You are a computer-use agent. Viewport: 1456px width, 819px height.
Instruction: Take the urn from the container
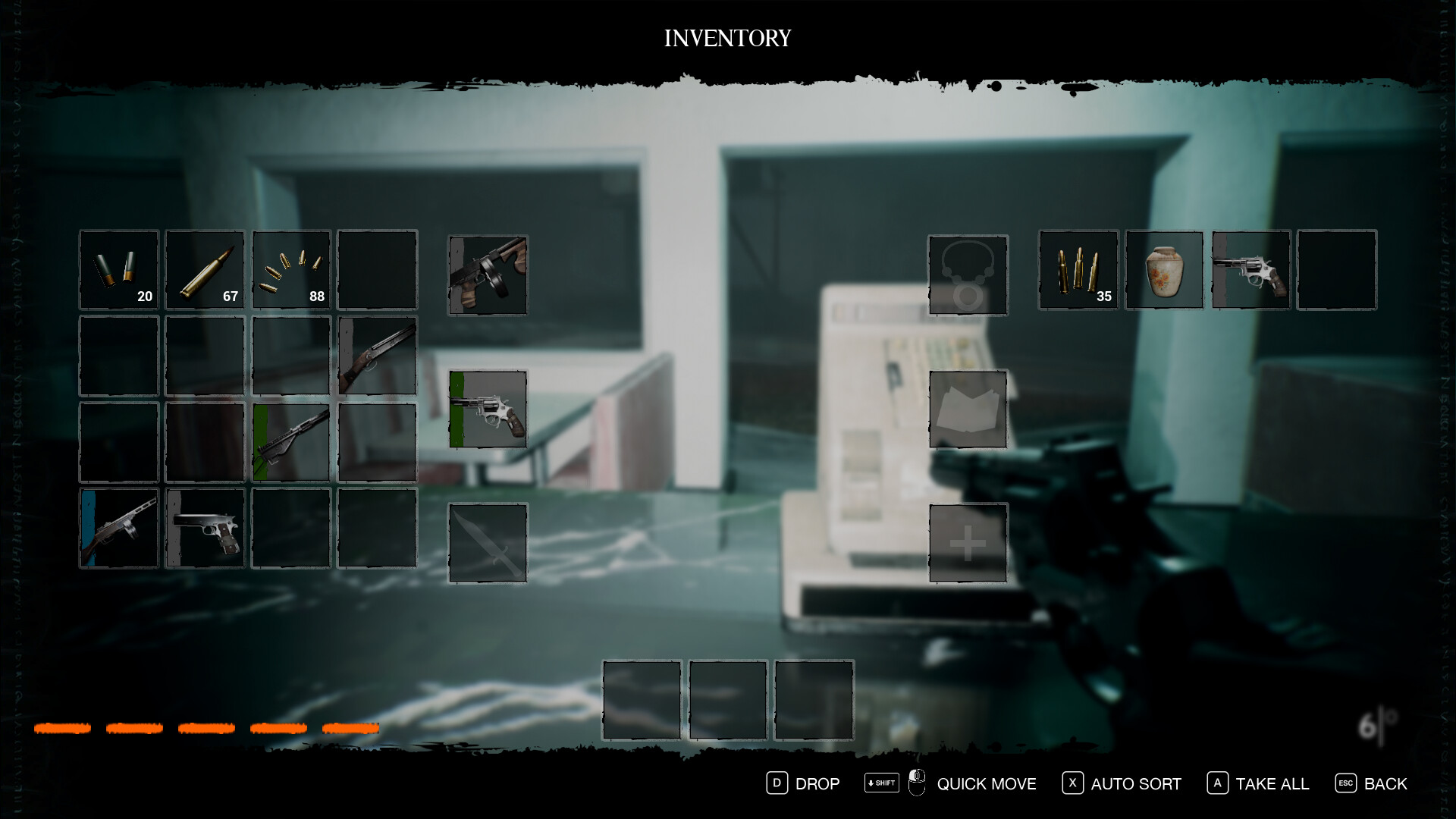click(1164, 269)
